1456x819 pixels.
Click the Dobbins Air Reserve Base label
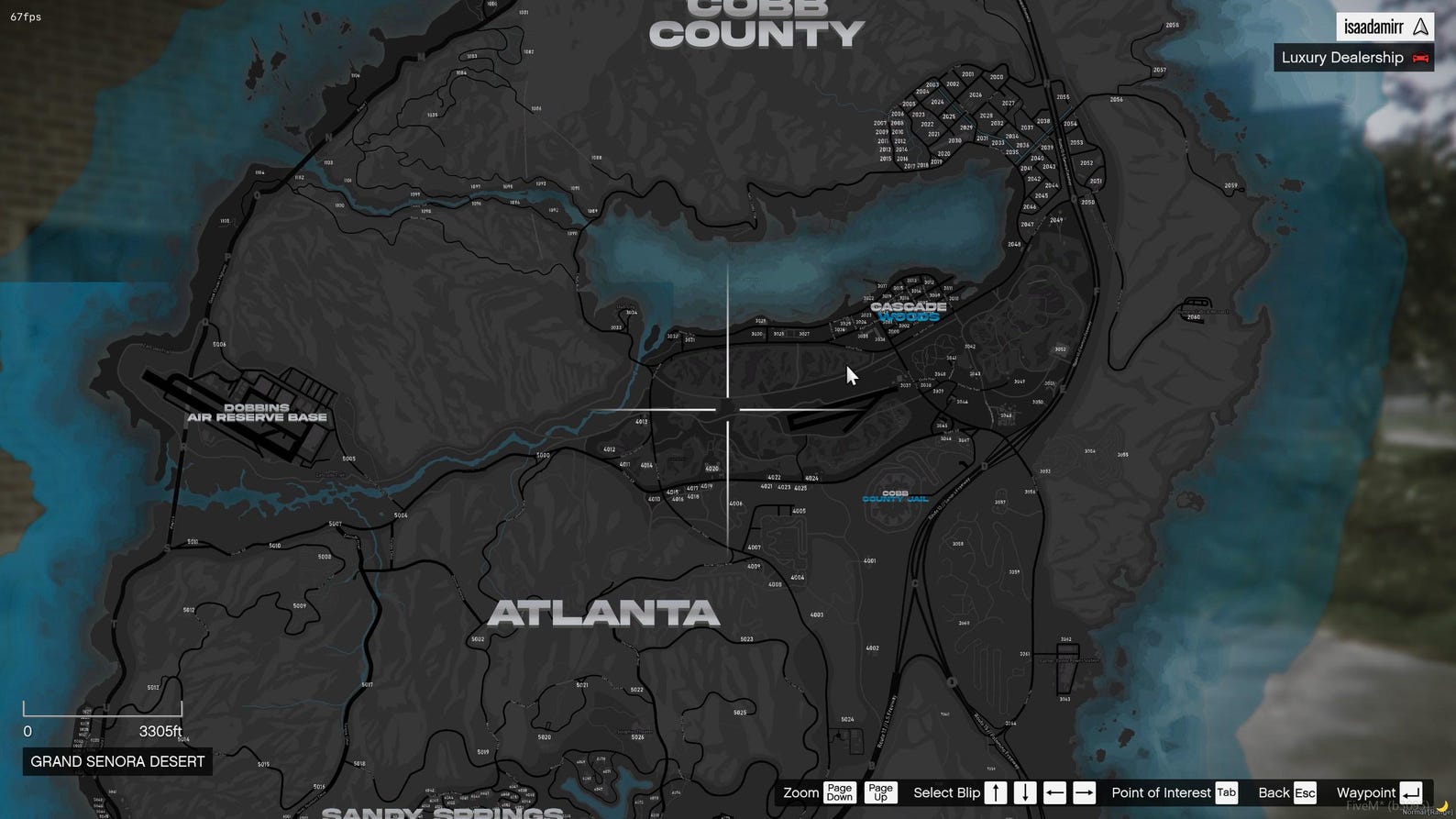257,412
